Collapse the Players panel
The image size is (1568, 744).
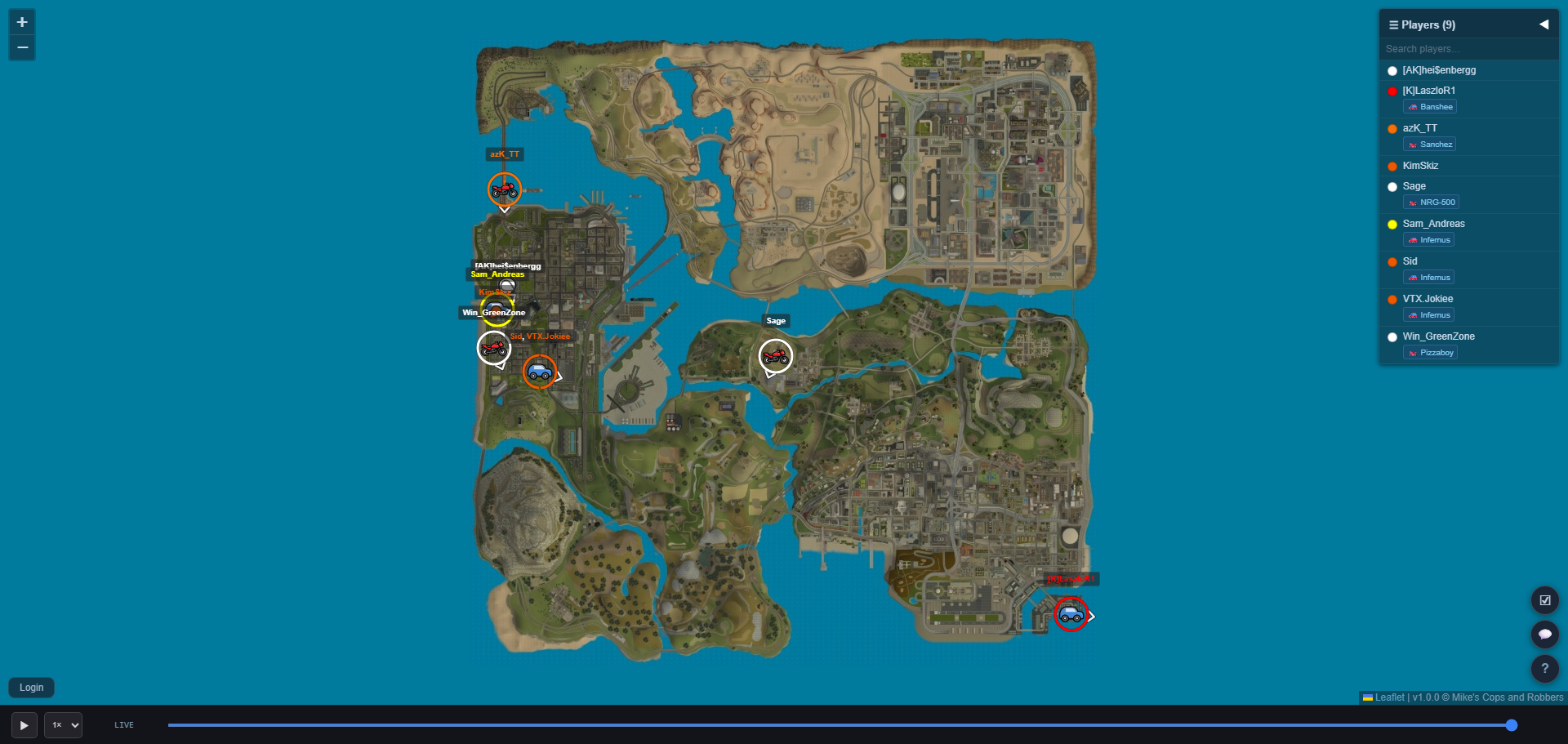[1543, 25]
